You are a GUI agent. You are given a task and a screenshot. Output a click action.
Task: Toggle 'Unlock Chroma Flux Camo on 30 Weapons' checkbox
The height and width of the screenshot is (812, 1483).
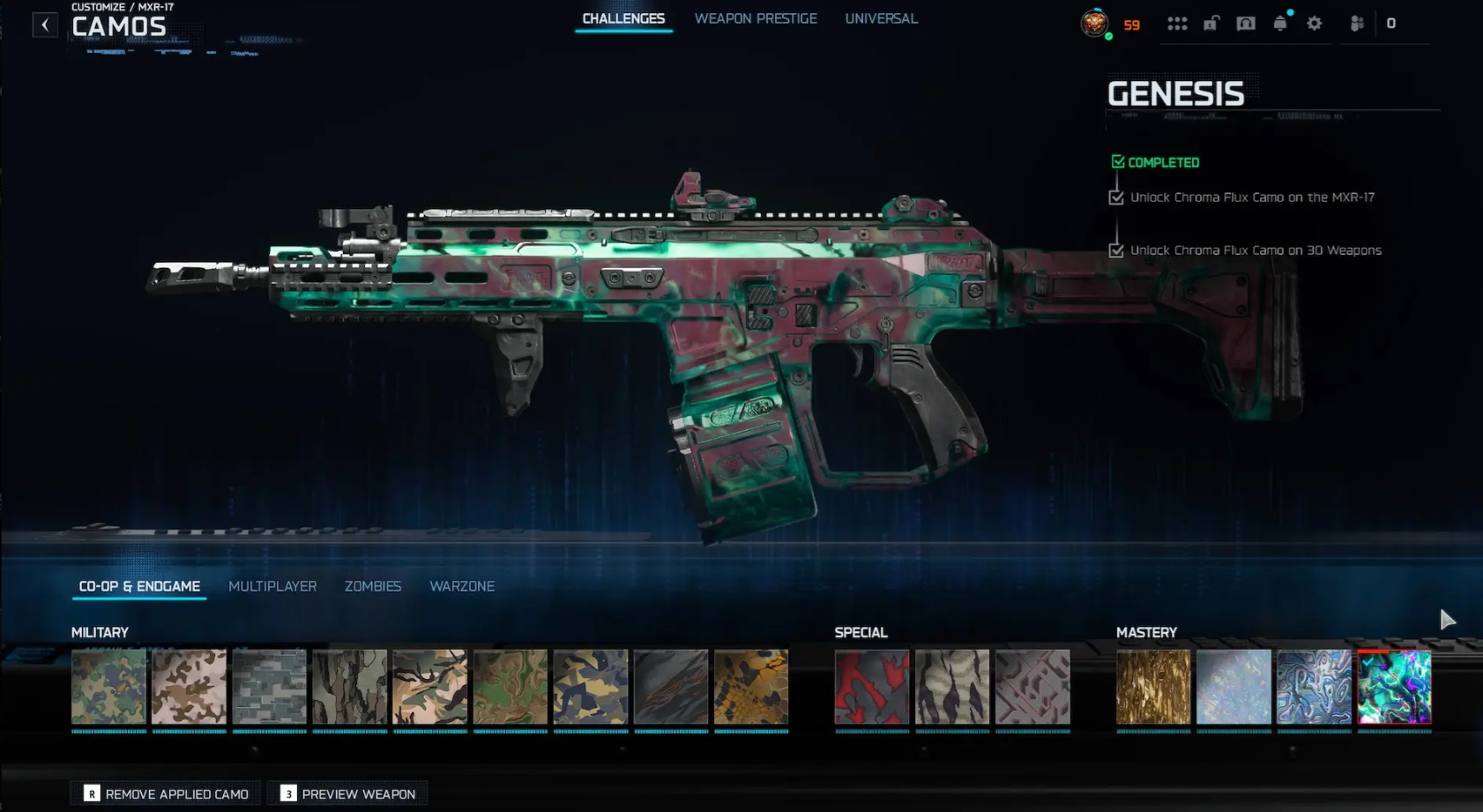(1114, 250)
